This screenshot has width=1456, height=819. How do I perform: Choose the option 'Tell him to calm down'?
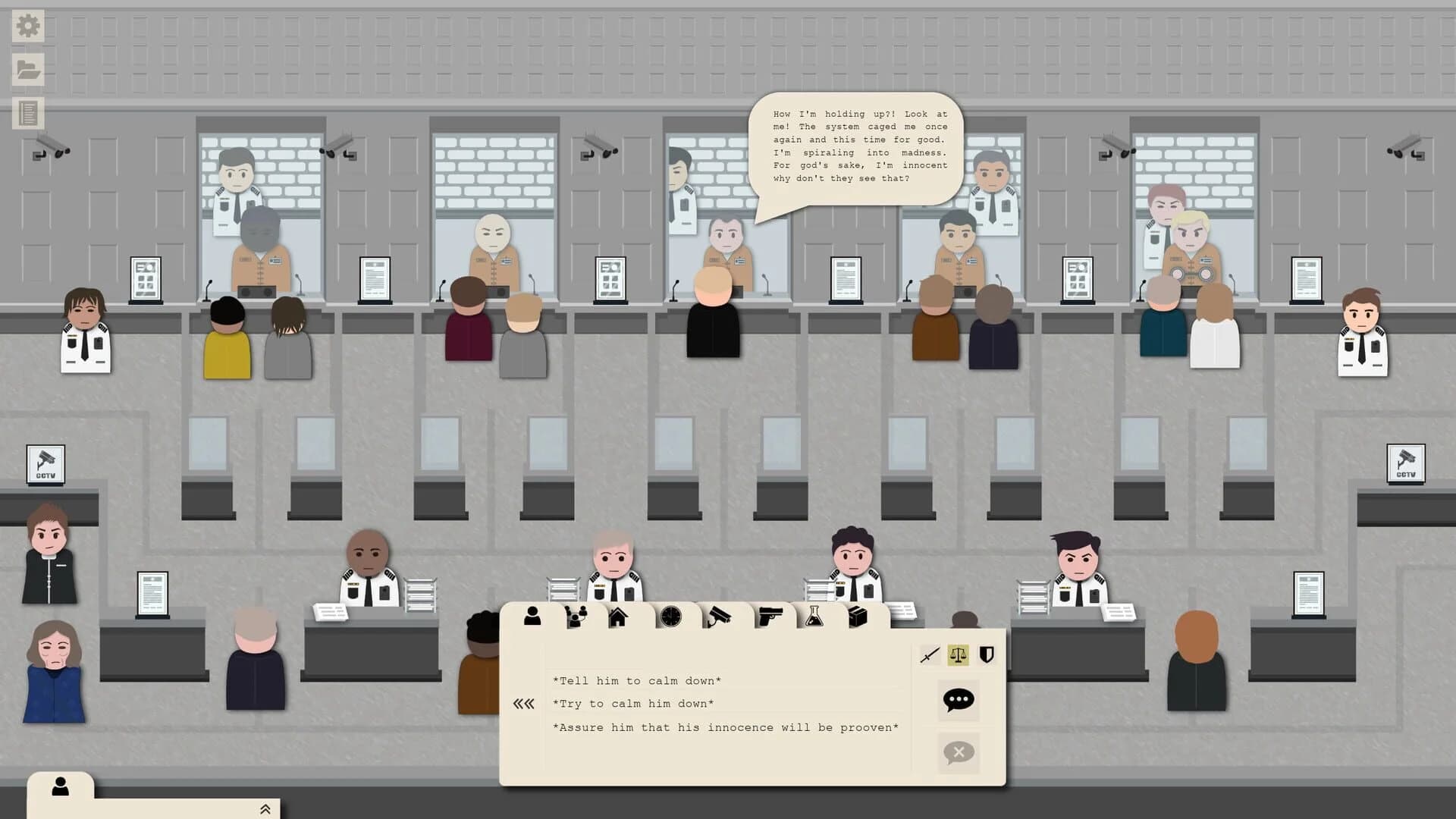637,680
